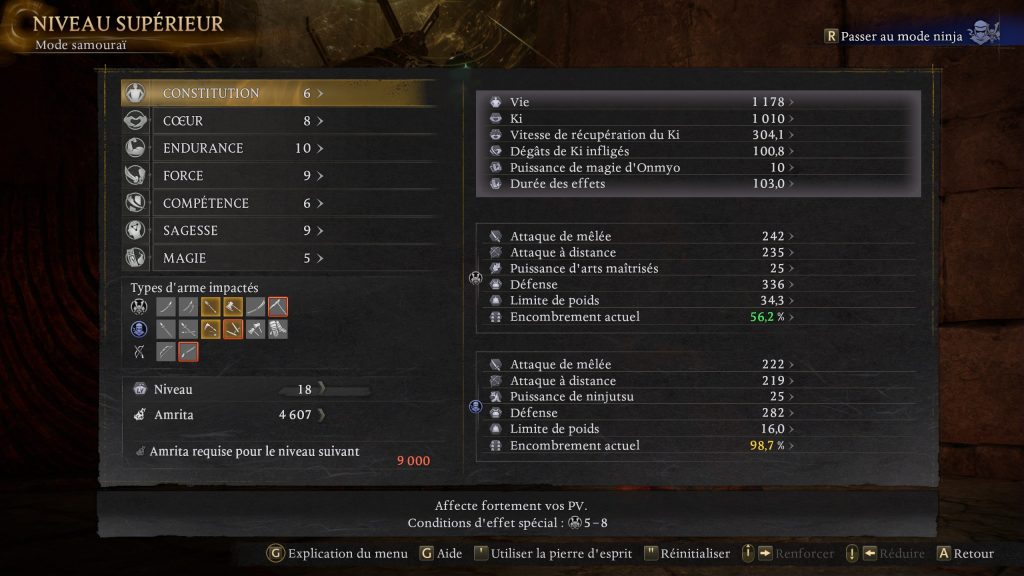Screen dimensions: 1024x576
Task: Choose the SAGESSE stat row
Action: (278, 231)
